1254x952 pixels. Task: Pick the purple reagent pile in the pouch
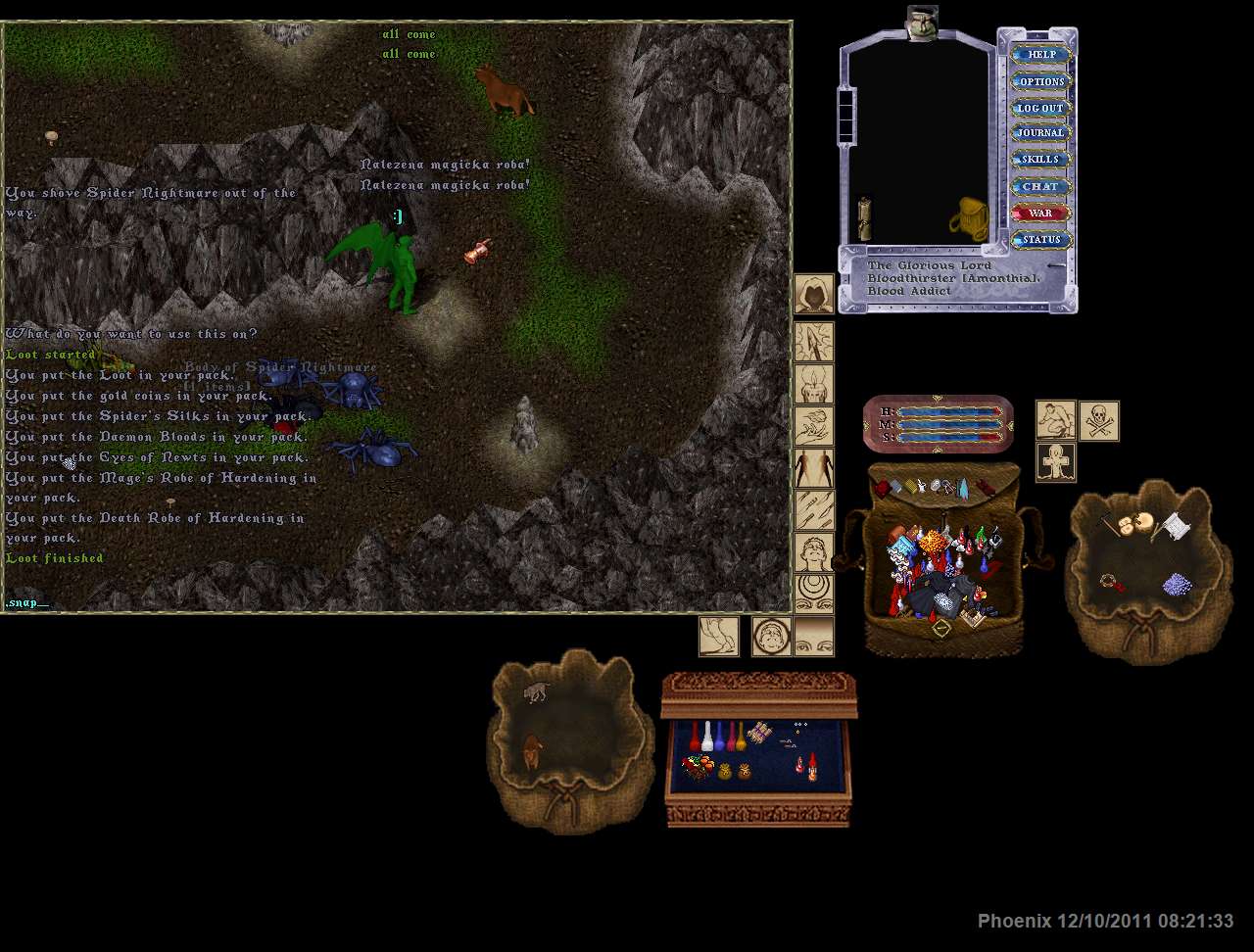[x=1176, y=585]
